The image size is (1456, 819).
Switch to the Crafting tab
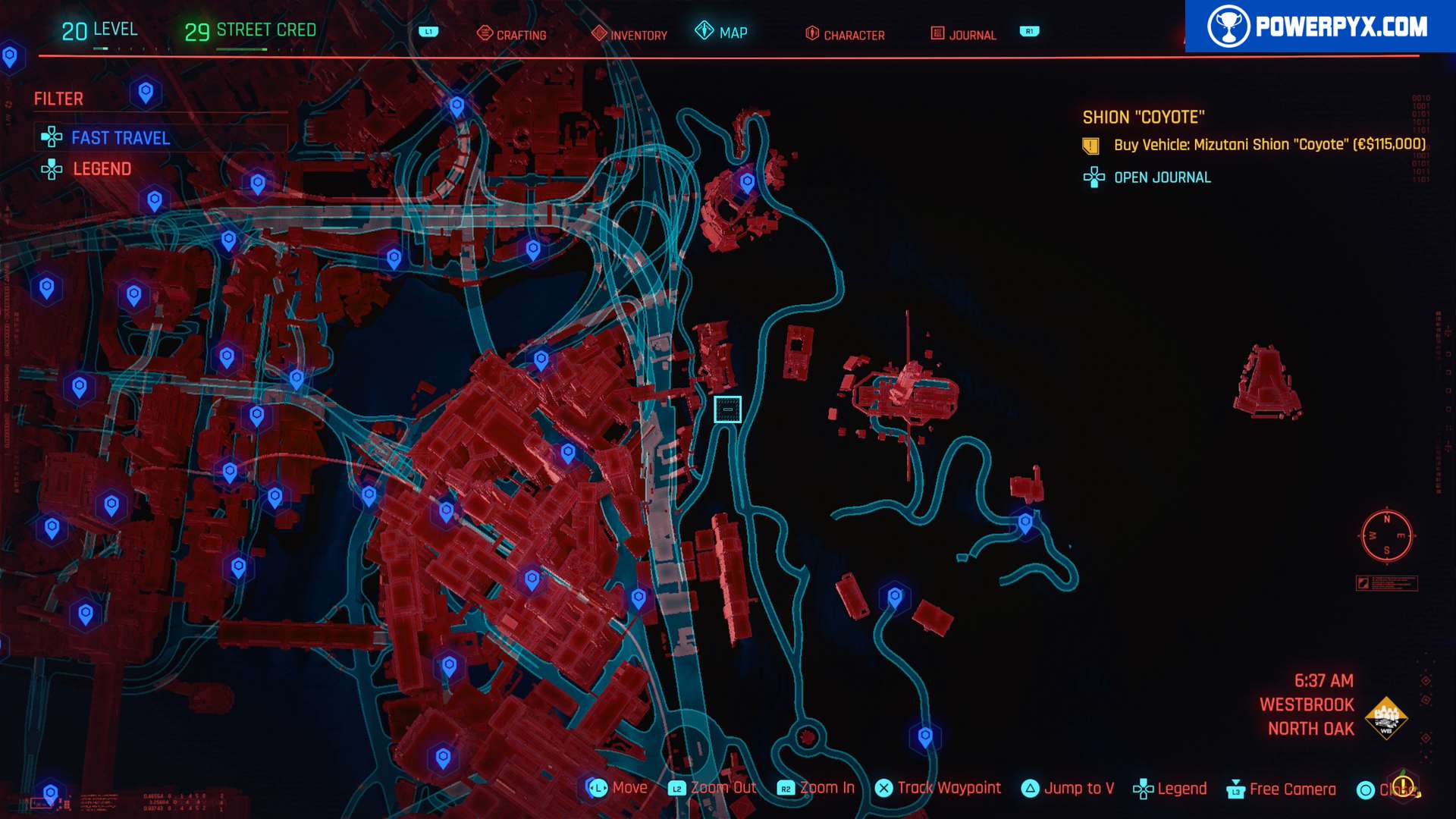coord(512,34)
